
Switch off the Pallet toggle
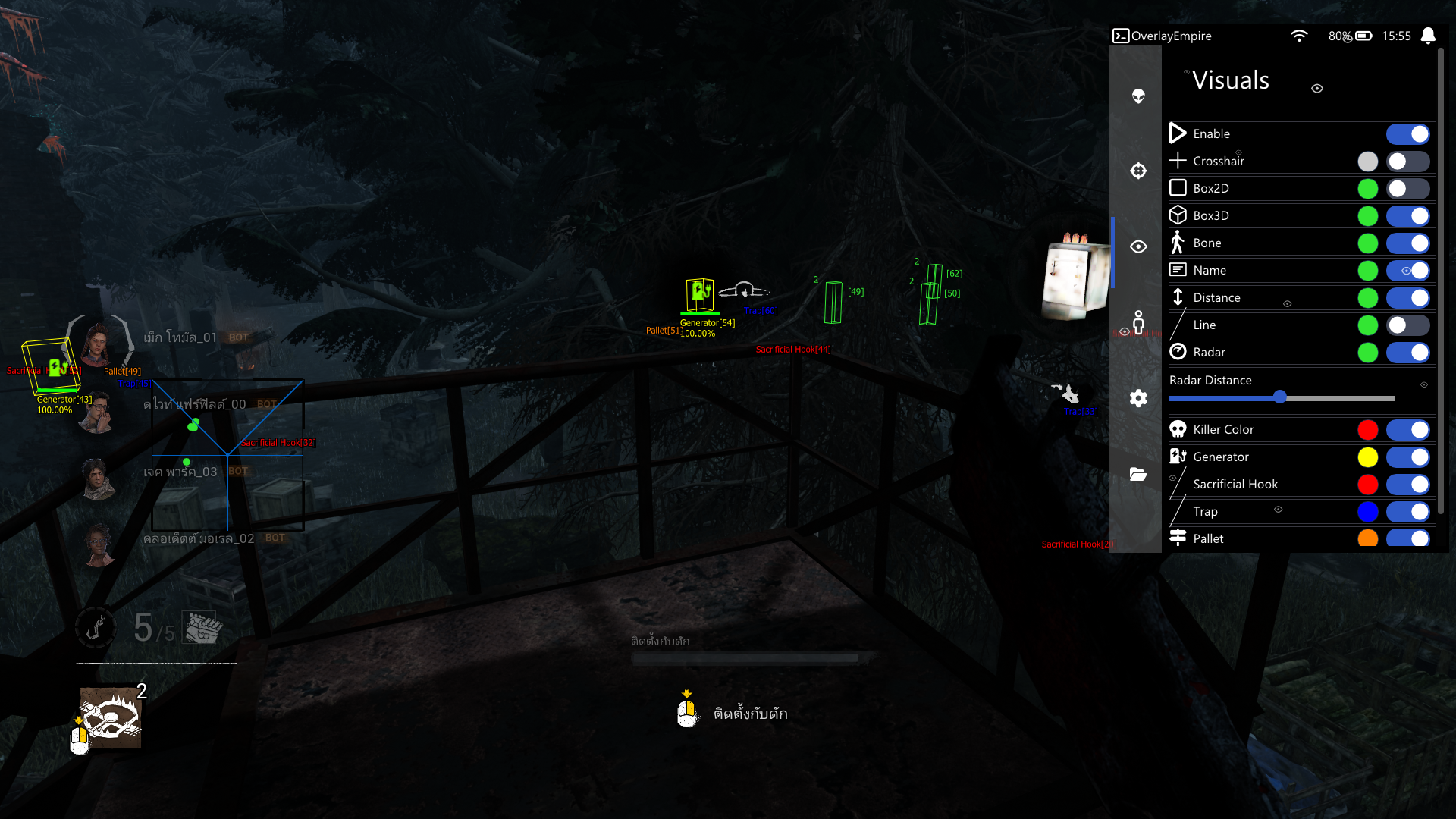pyautogui.click(x=1407, y=538)
